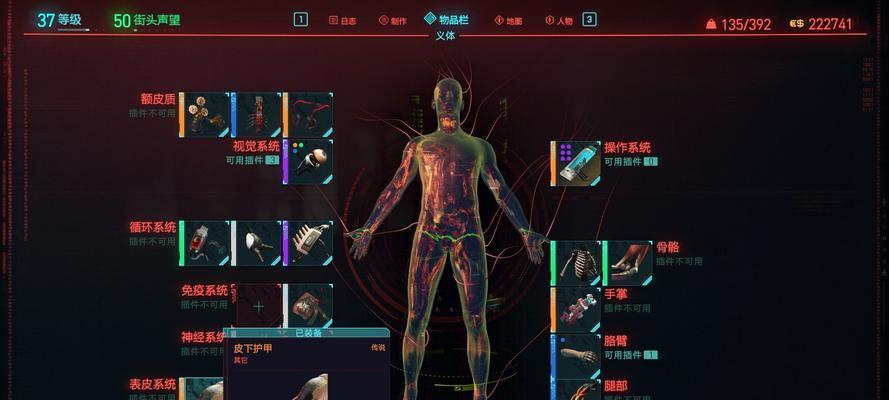Viewport: 889px width, 400px height.
Task: Select the 操作系统 cyberdeck slot
Action: click(x=577, y=163)
